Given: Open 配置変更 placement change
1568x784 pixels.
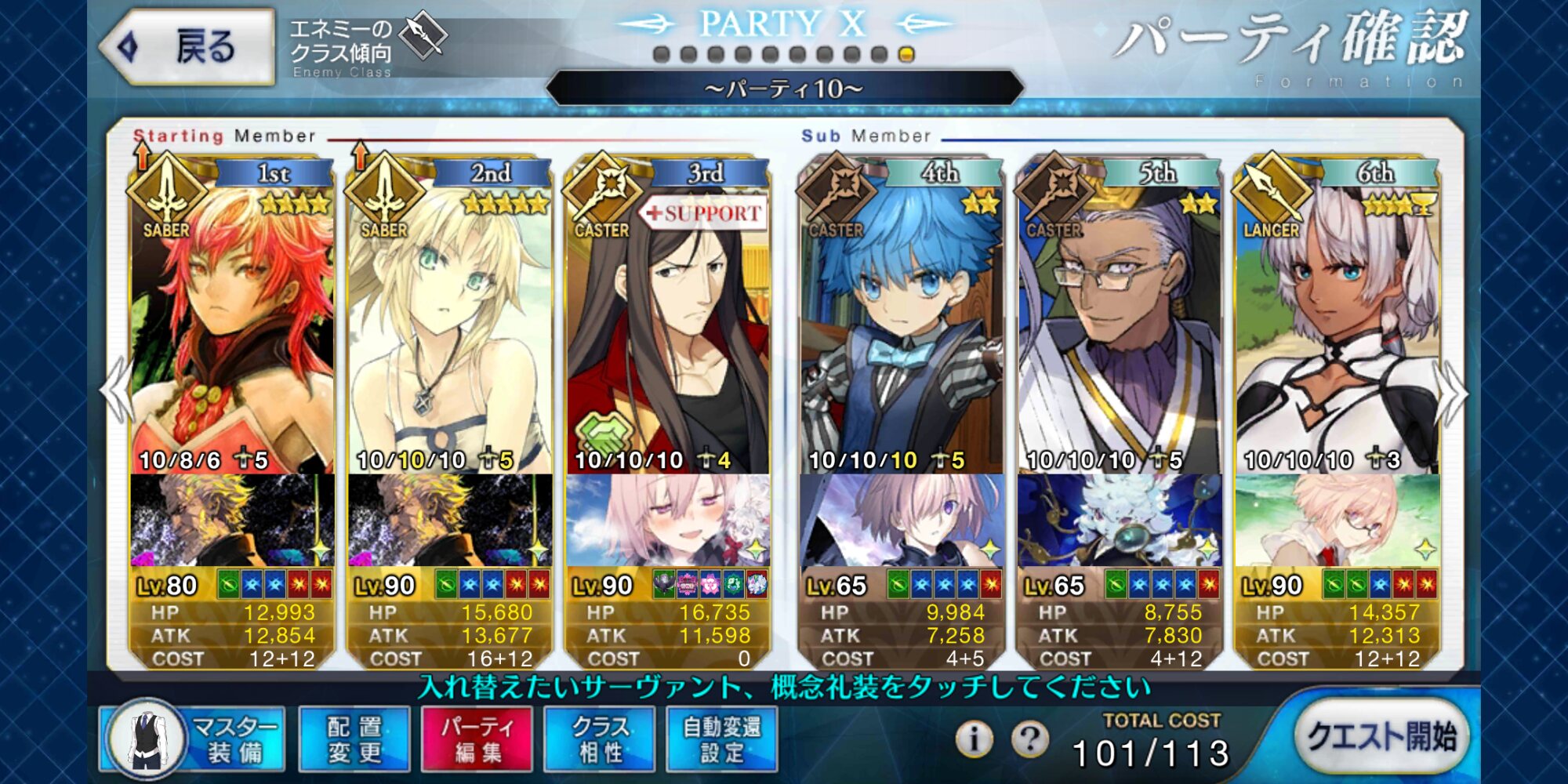Looking at the screenshot, I should coord(354,739).
